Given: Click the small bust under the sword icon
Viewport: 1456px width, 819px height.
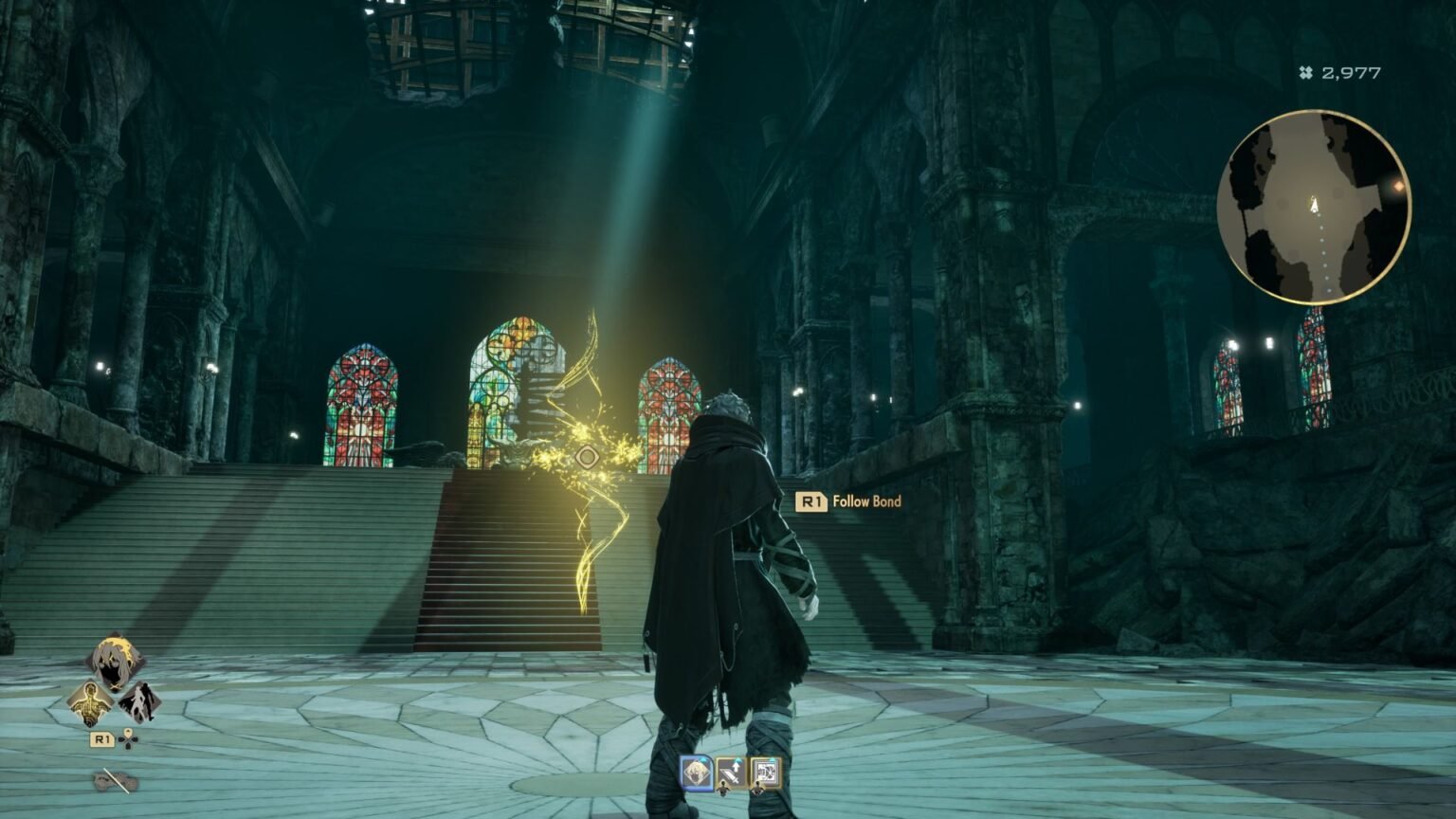Looking at the screenshot, I should point(723,791).
